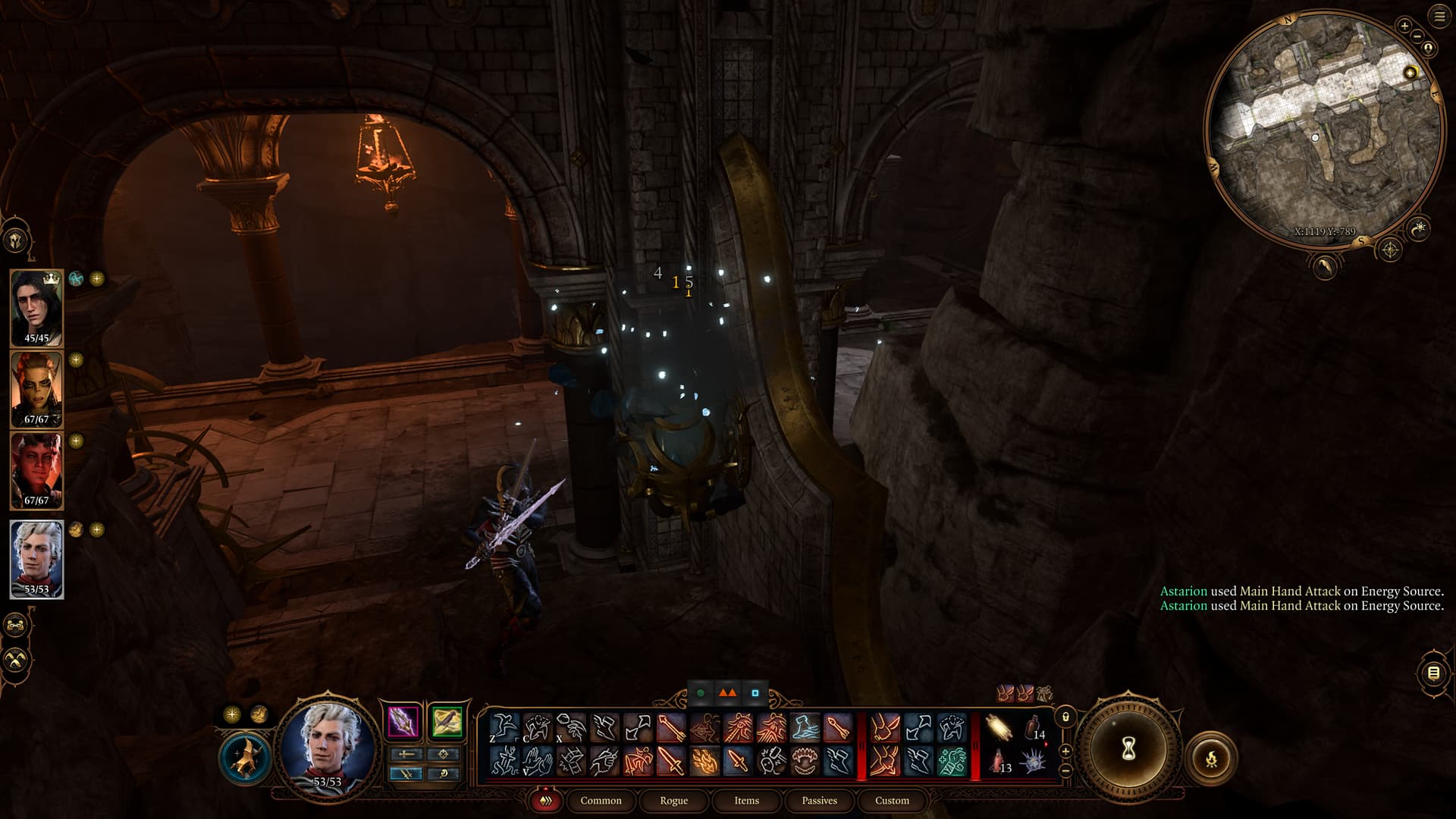This screenshot has width=1456, height=819.
Task: Open the campfire rest menu
Action: [1211, 758]
